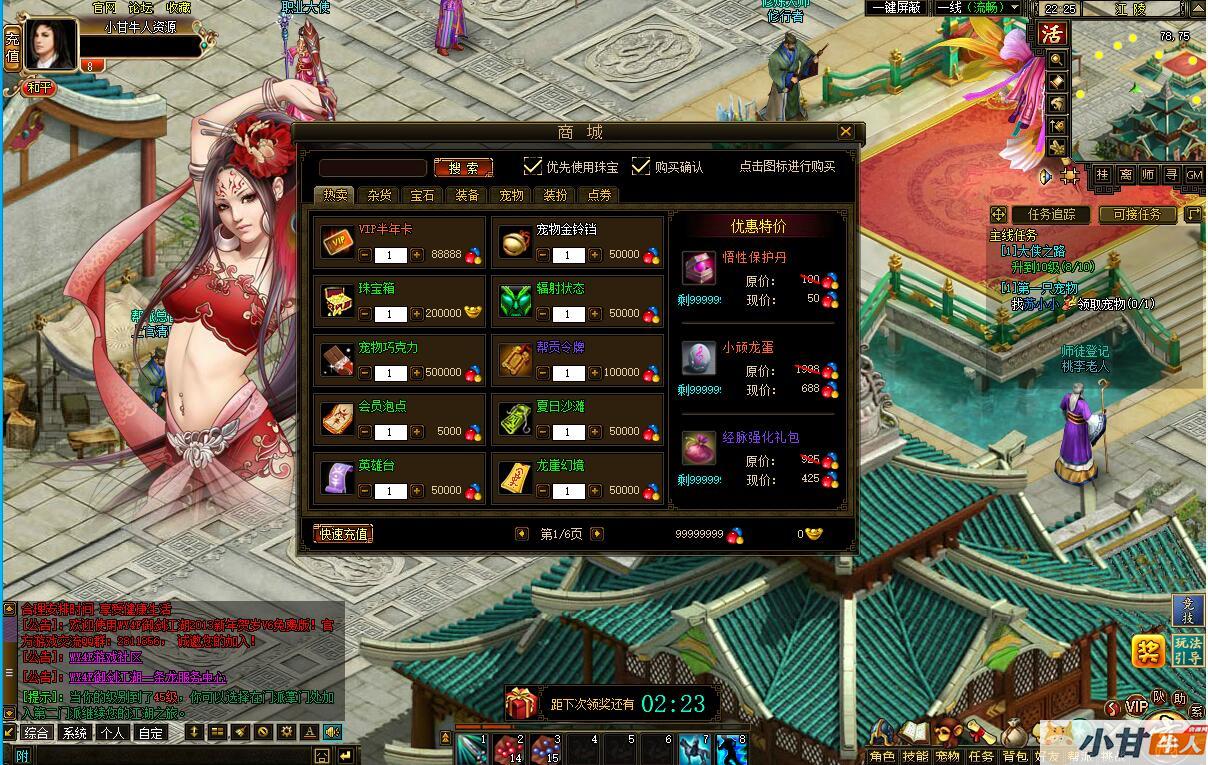Screen dimensions: 1208x765
Task: Open the 装备 shop category tab
Action: [x=467, y=195]
